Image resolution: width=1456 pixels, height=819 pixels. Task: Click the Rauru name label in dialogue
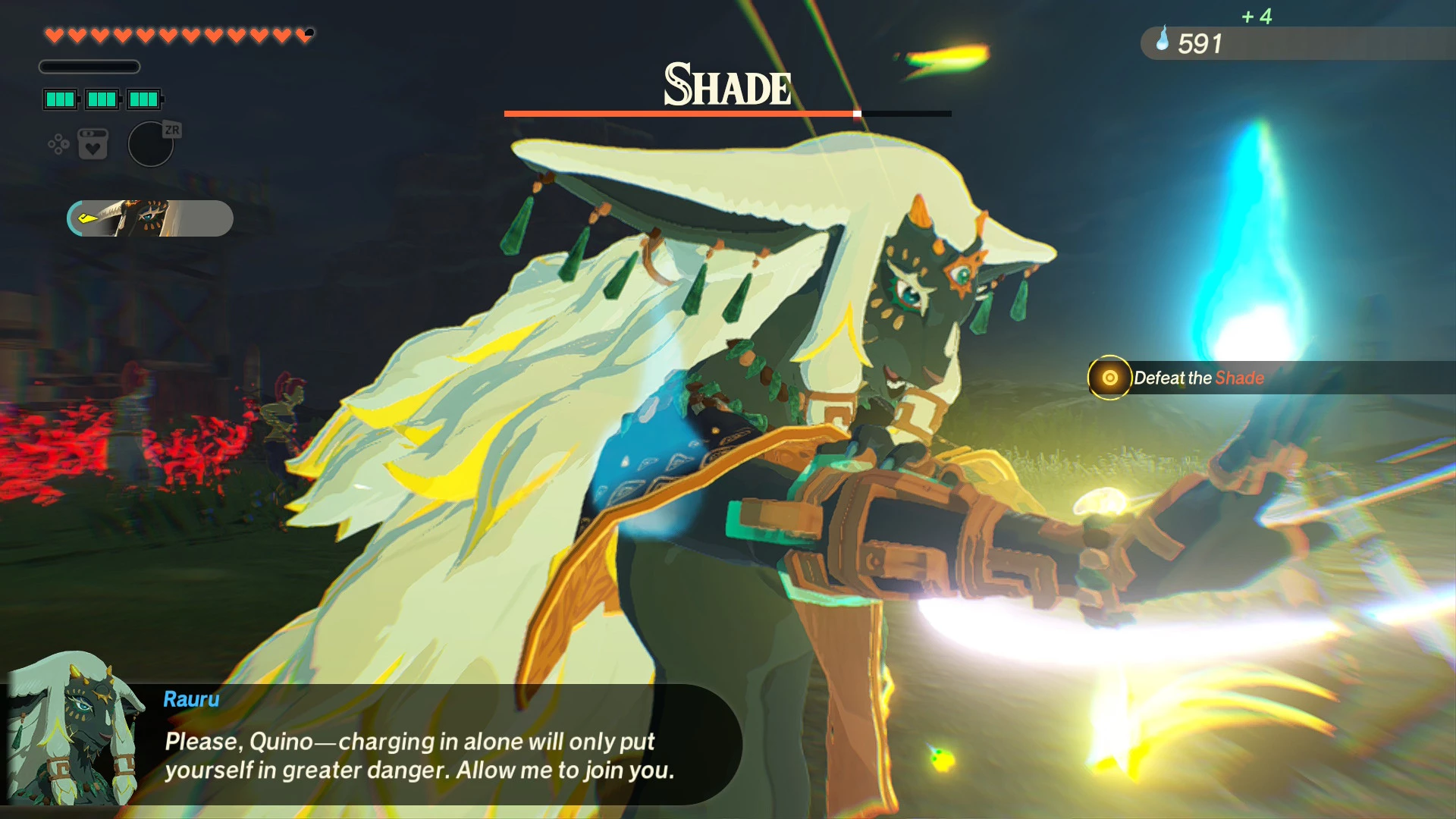[x=190, y=699]
